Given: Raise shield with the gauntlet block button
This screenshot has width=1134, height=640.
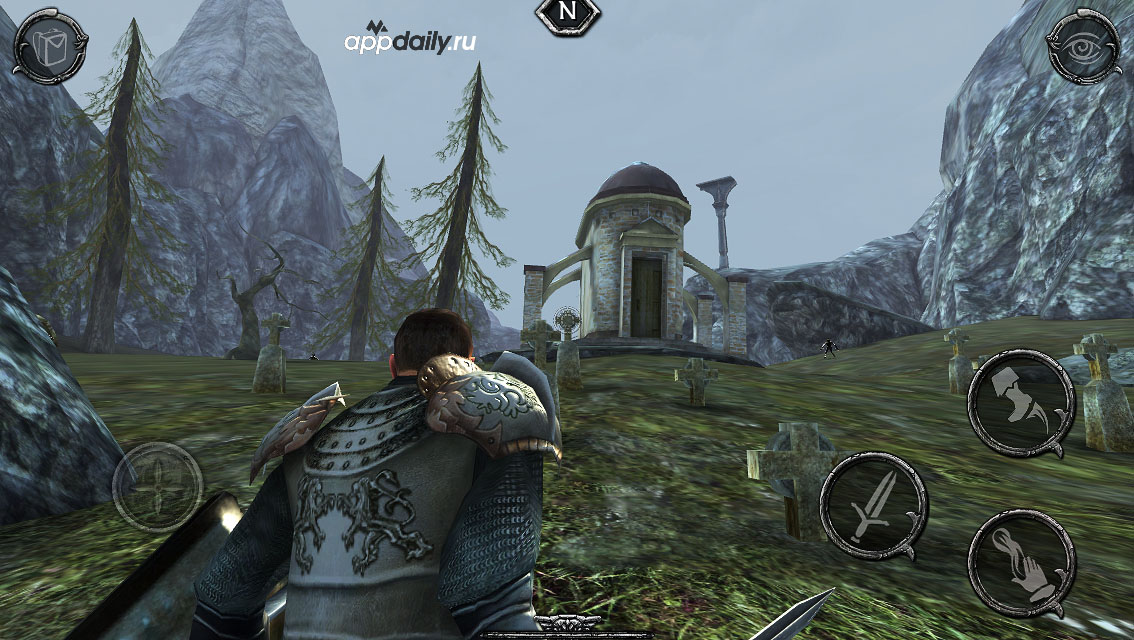Looking at the screenshot, I should pos(1020,402).
